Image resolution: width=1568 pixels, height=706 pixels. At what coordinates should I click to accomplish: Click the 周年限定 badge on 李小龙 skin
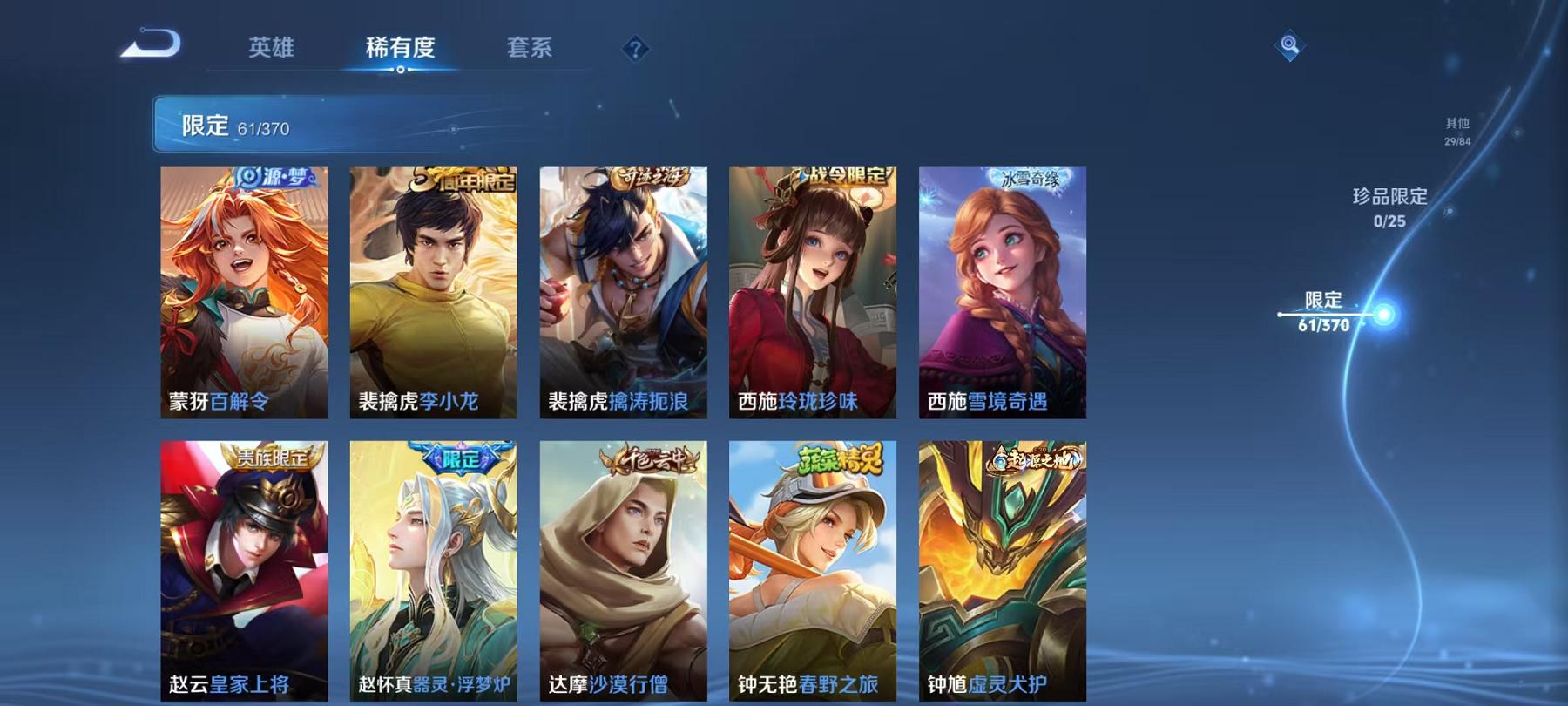460,177
